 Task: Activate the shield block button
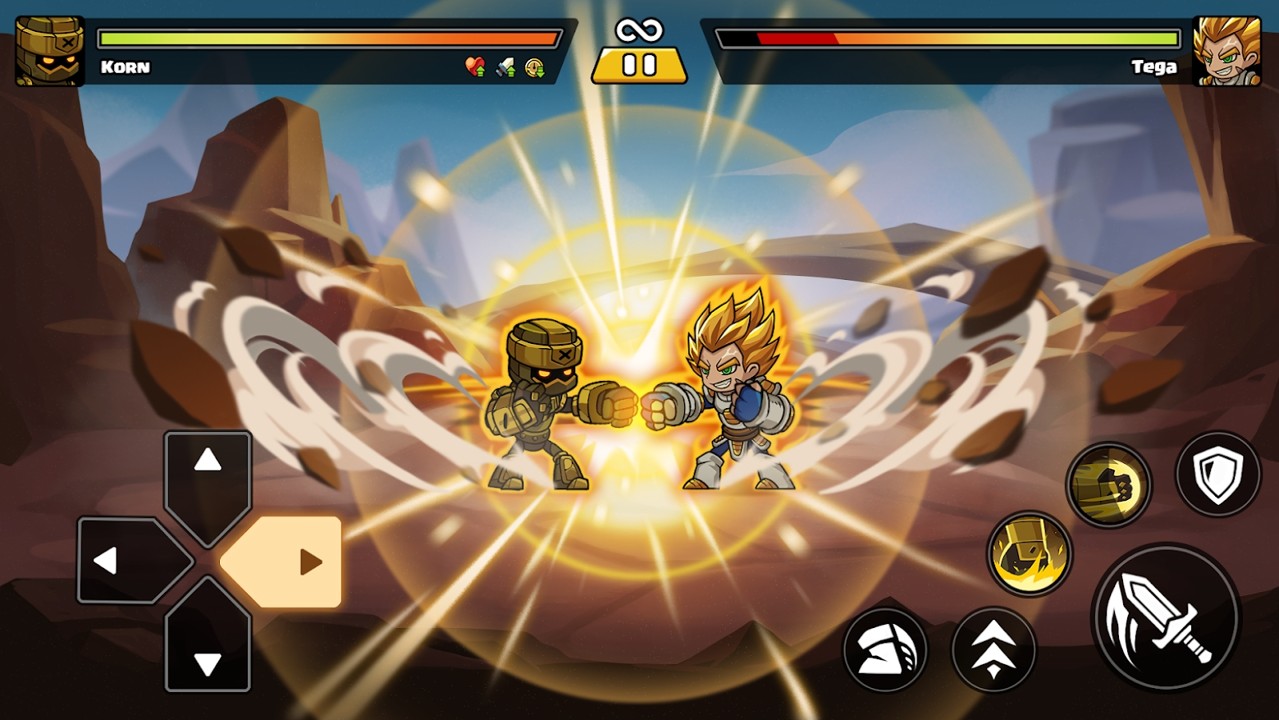1217,474
